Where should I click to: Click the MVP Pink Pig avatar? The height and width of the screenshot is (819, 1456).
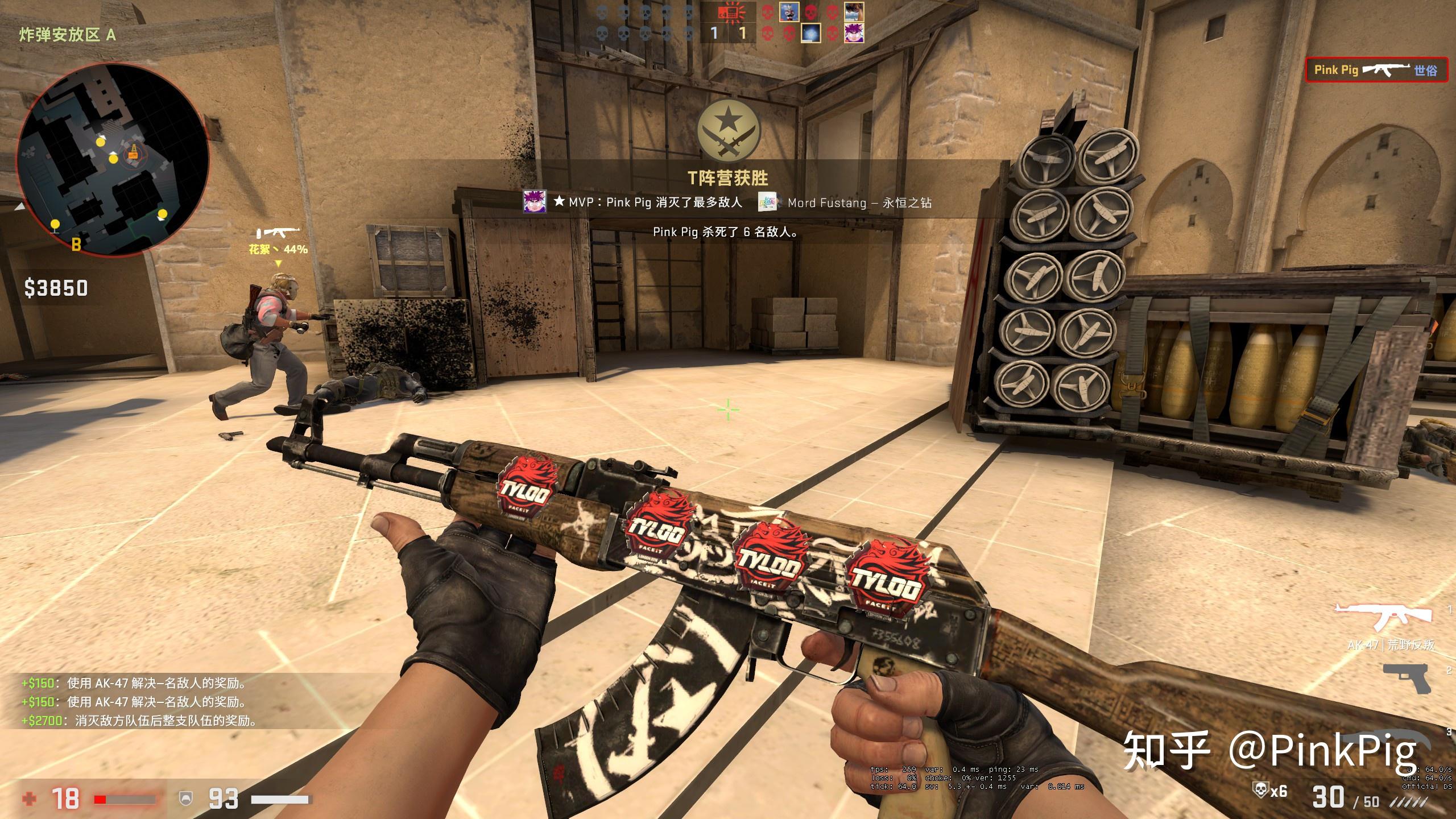coord(535,202)
